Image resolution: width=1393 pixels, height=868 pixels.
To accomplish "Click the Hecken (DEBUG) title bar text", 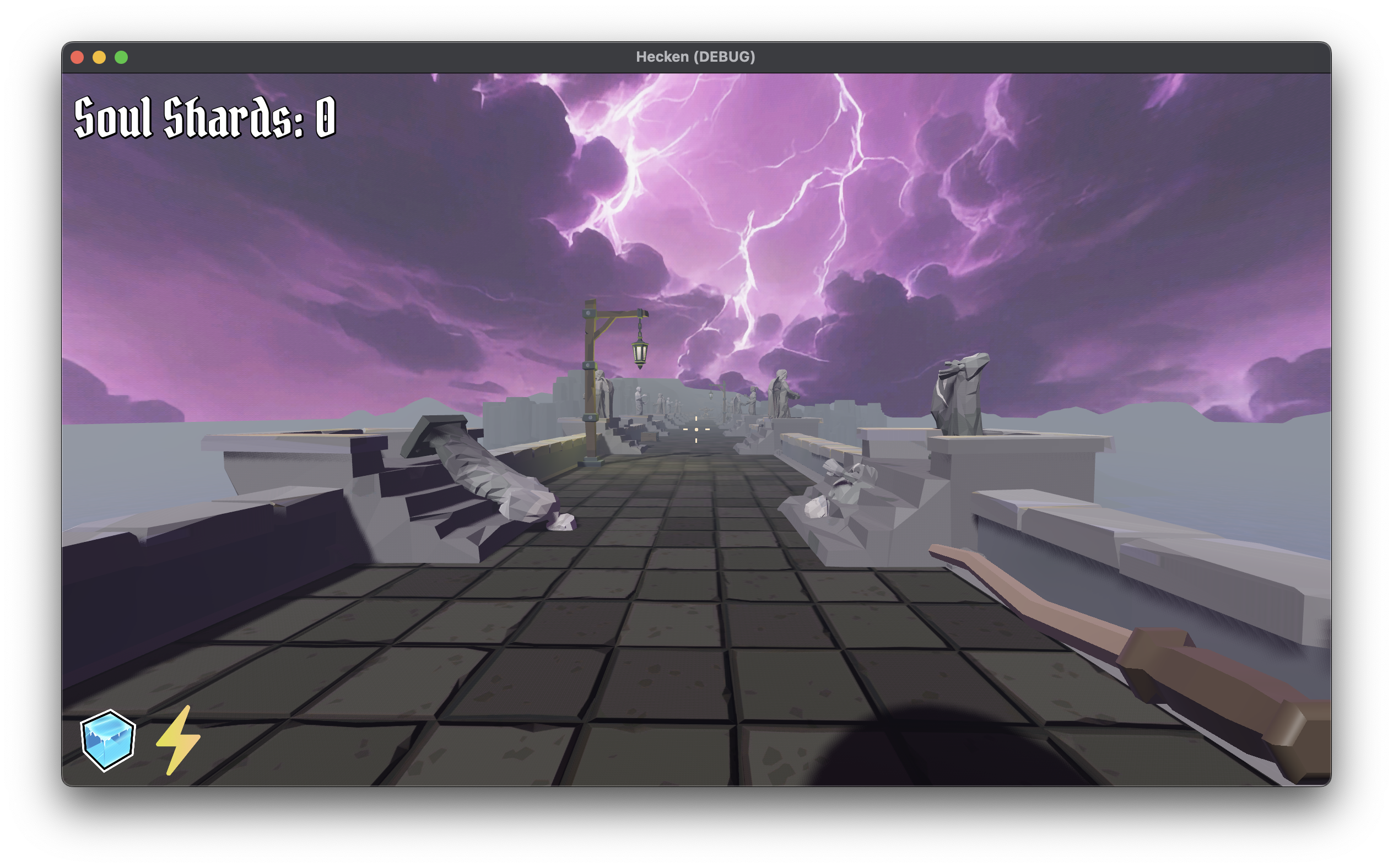I will click(x=696, y=56).
